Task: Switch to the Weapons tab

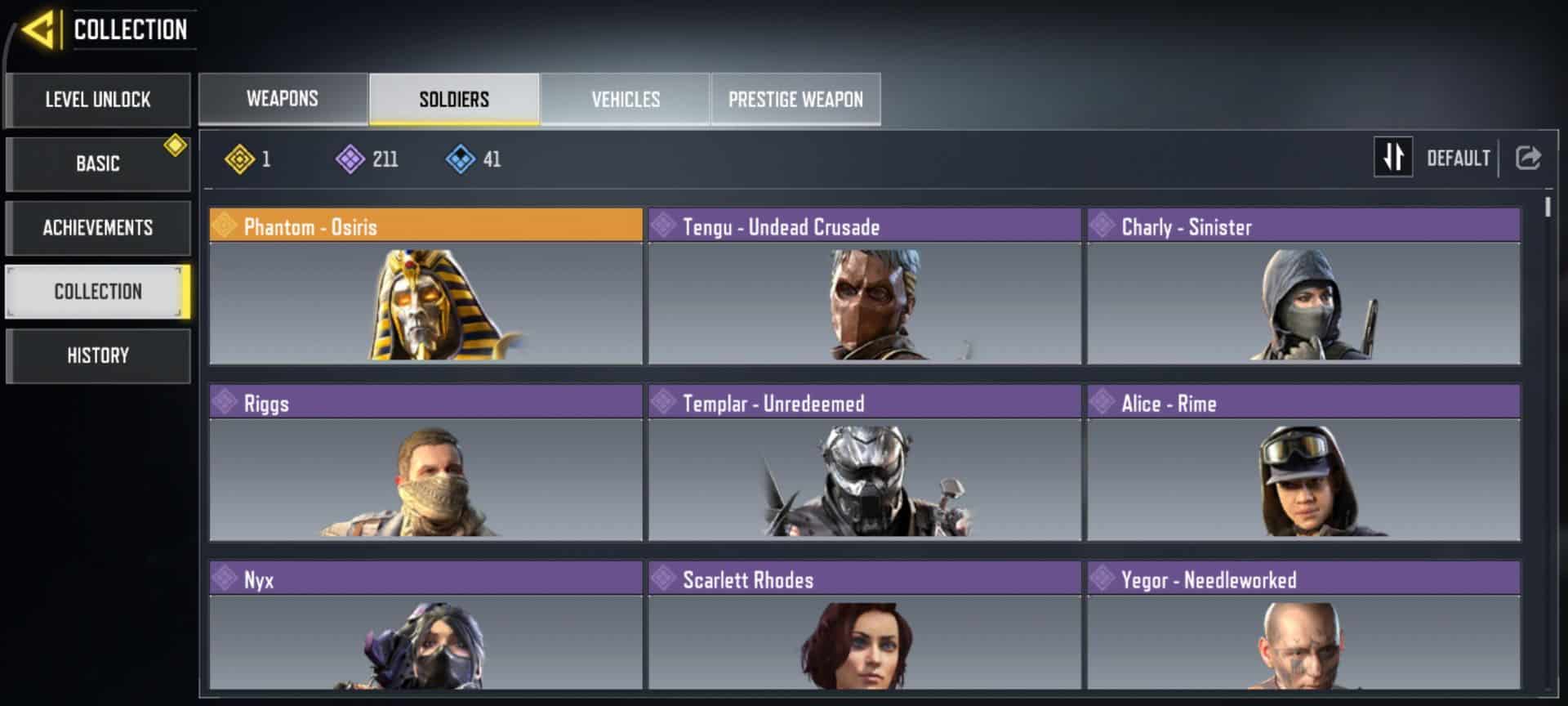Action: pyautogui.click(x=283, y=99)
